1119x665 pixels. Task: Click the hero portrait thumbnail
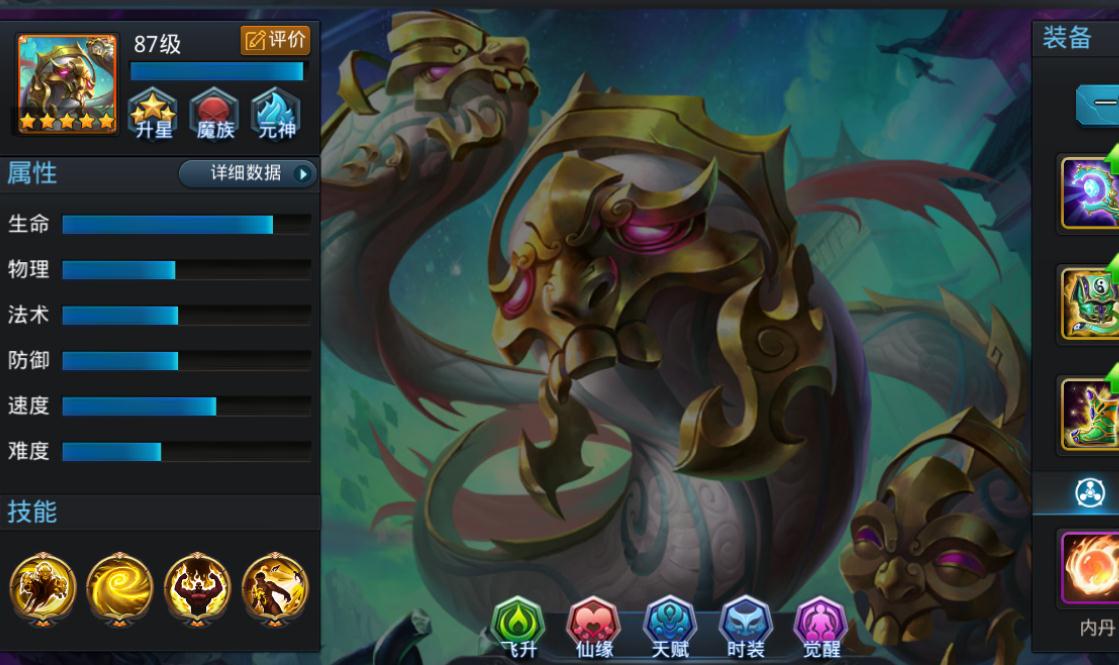(67, 84)
